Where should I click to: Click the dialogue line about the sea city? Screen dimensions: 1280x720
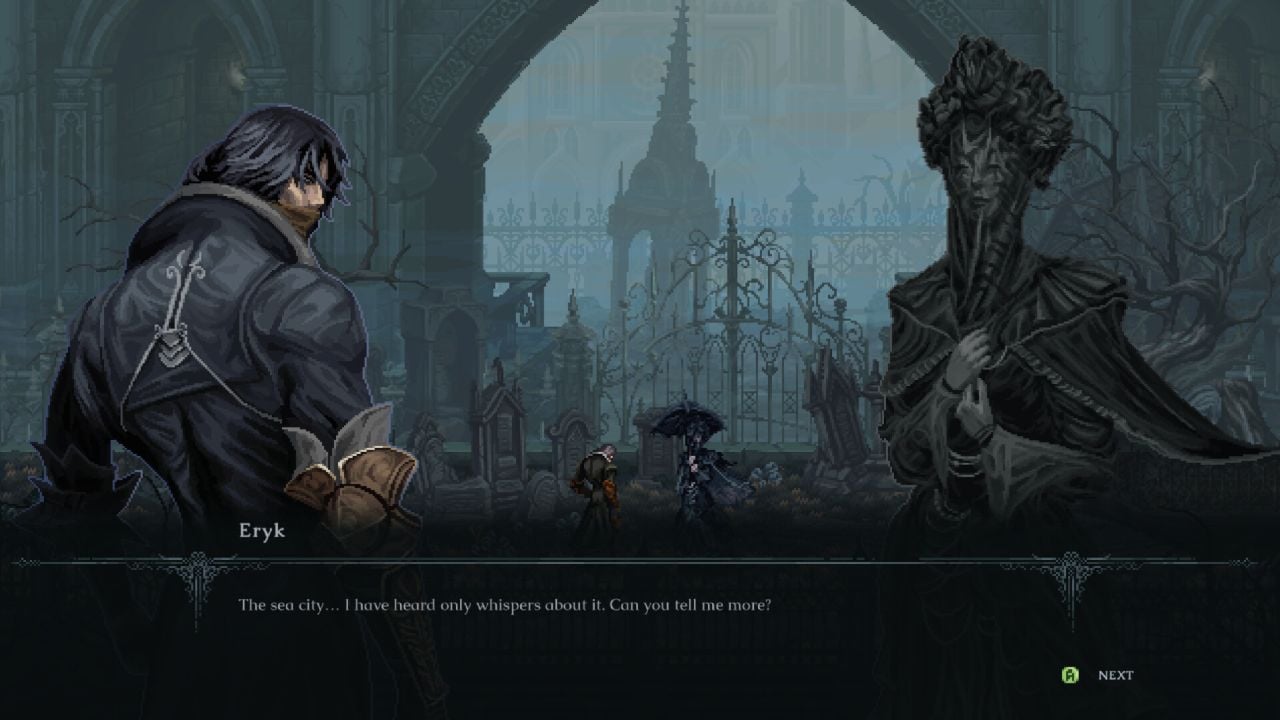(510, 604)
